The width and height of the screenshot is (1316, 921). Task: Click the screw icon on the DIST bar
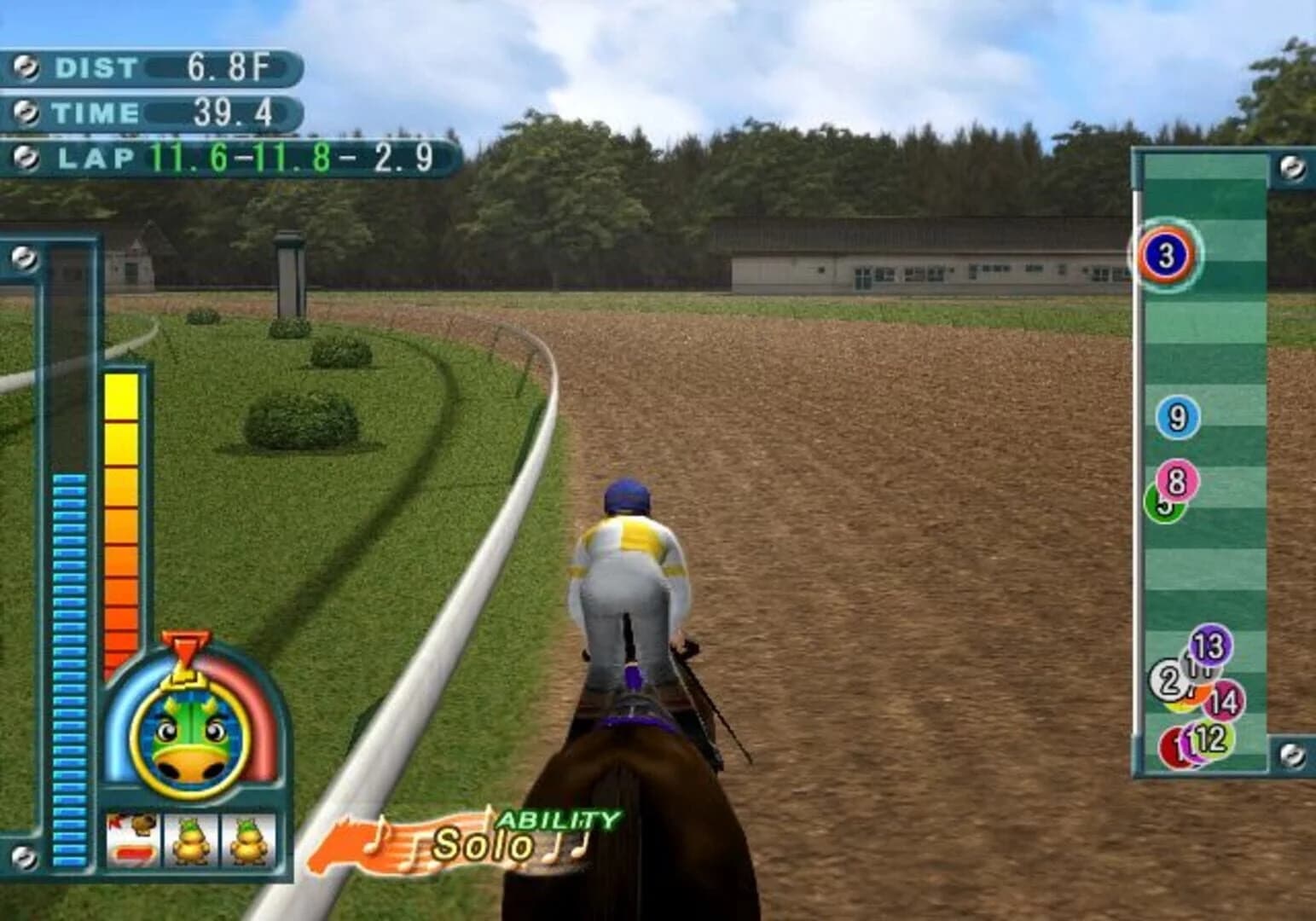[27, 65]
